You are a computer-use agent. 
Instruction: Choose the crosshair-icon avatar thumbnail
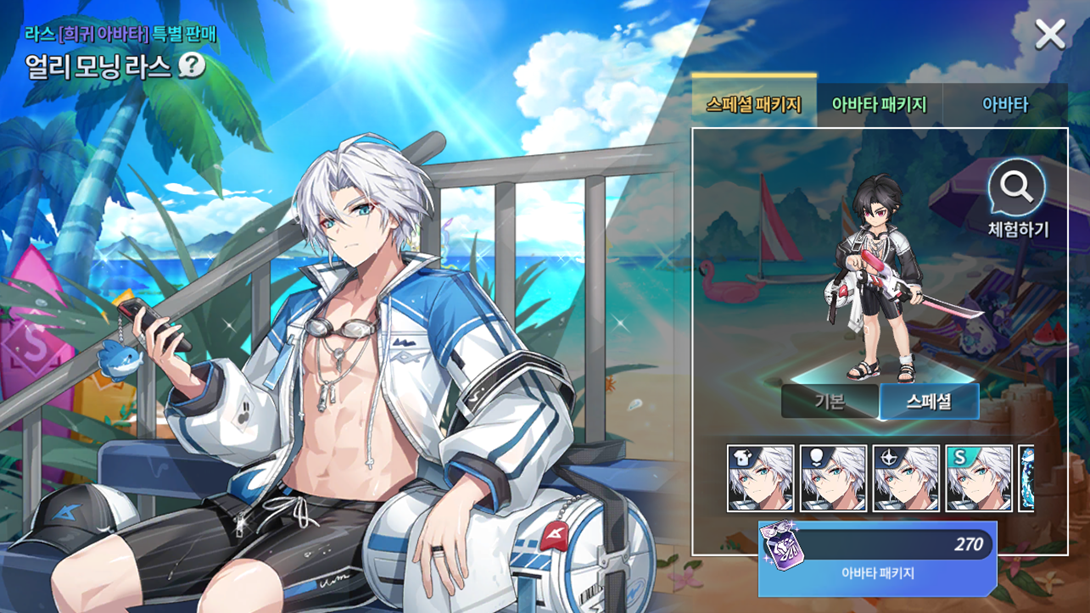pyautogui.click(x=906, y=479)
